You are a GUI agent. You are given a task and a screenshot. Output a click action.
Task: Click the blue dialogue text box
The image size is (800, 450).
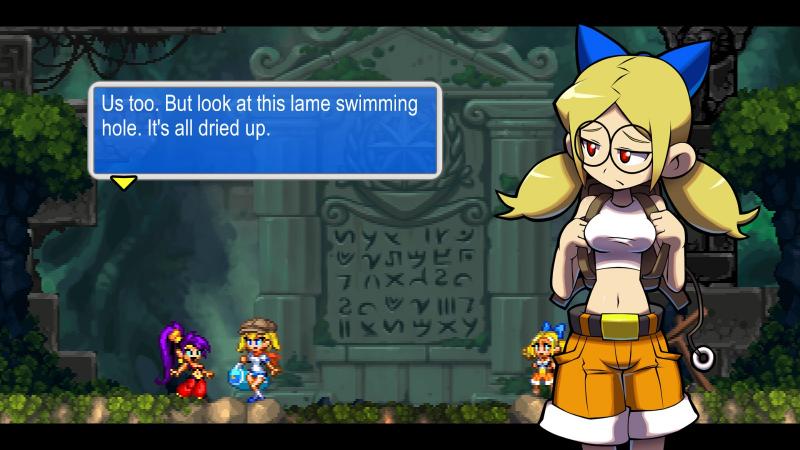click(x=265, y=130)
